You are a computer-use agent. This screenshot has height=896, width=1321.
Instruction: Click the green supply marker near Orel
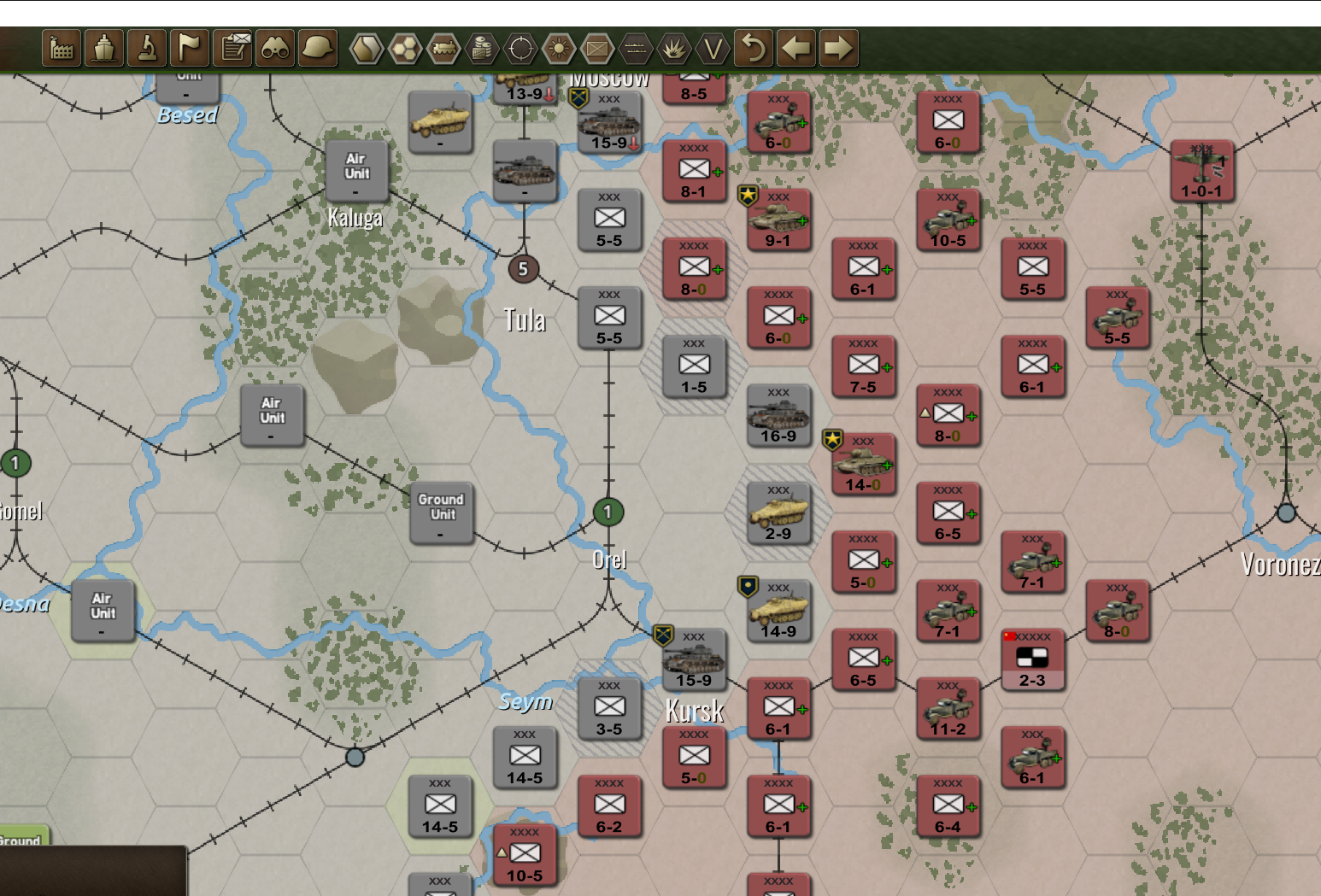(608, 512)
